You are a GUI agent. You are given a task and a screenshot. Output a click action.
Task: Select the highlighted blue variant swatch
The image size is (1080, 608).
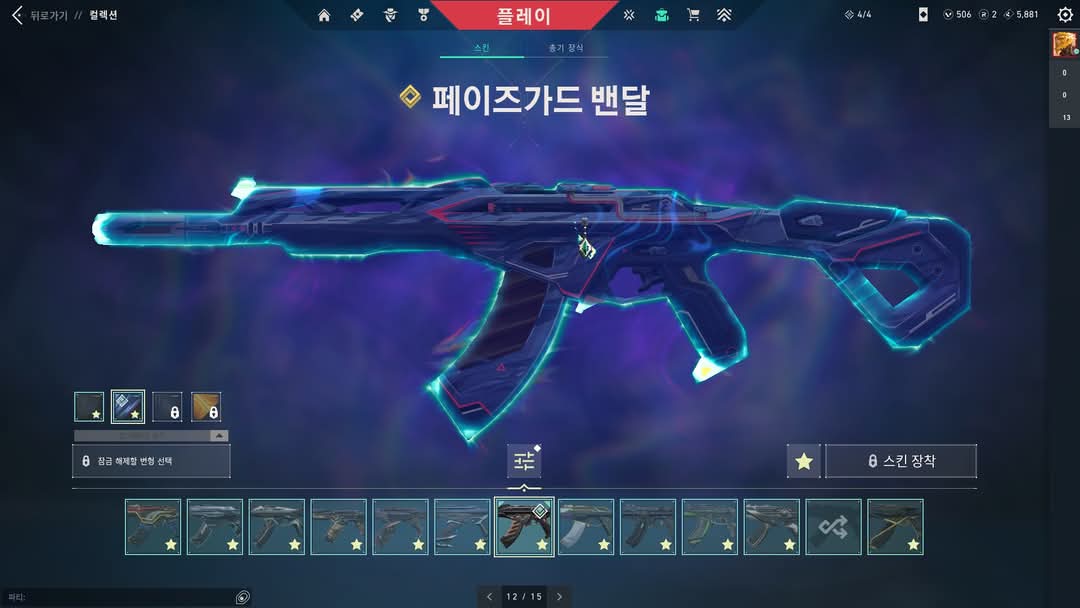128,407
